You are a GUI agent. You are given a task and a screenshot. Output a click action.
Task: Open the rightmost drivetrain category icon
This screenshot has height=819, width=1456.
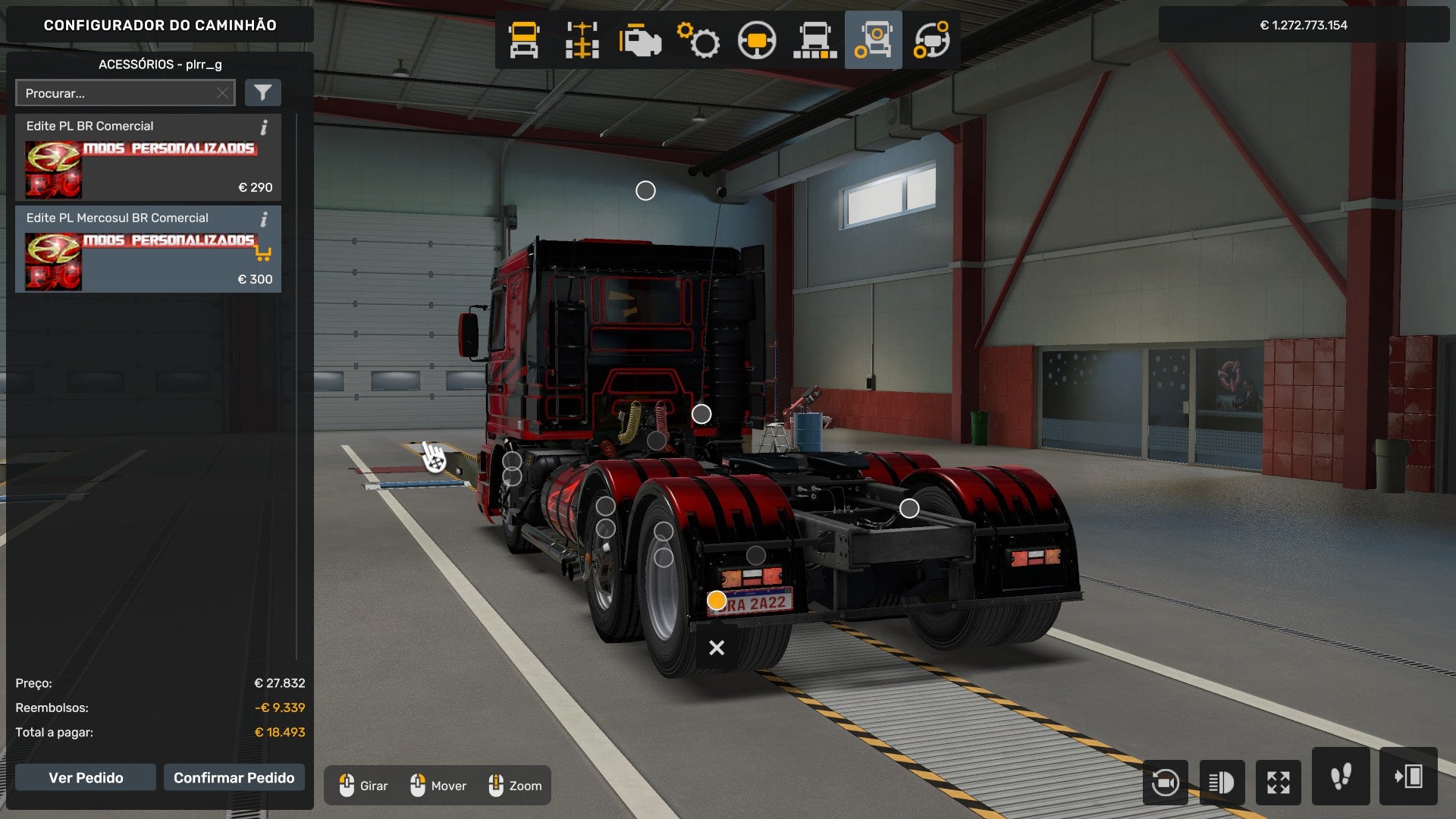pos(933,39)
